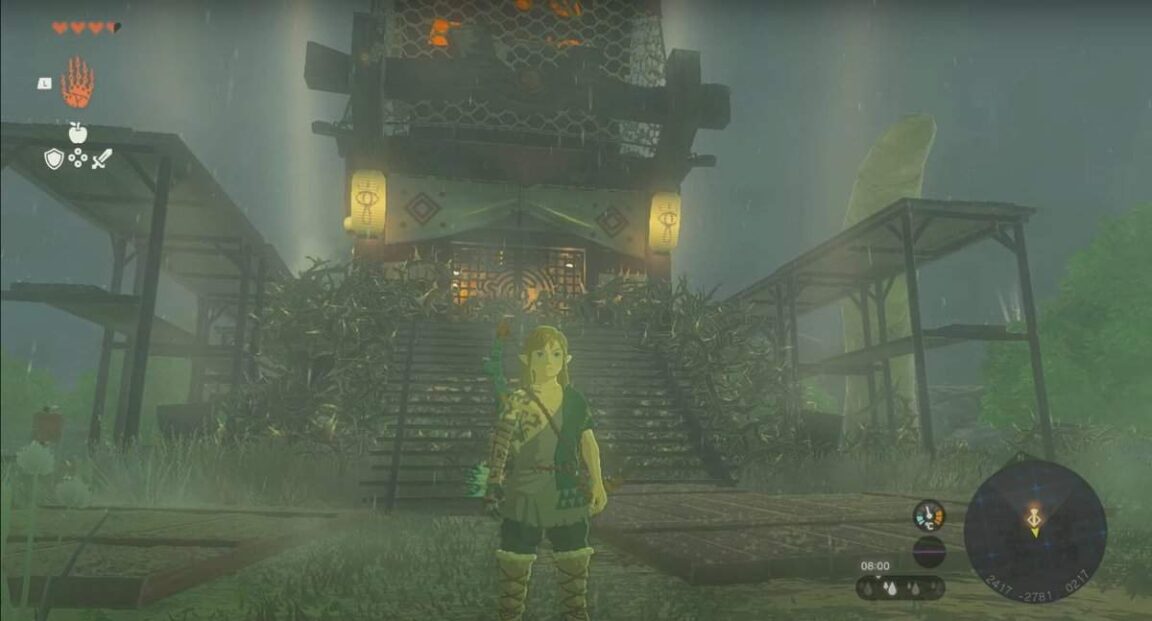Open the sword weapon quick-select
The height and width of the screenshot is (621, 1152).
[102, 158]
